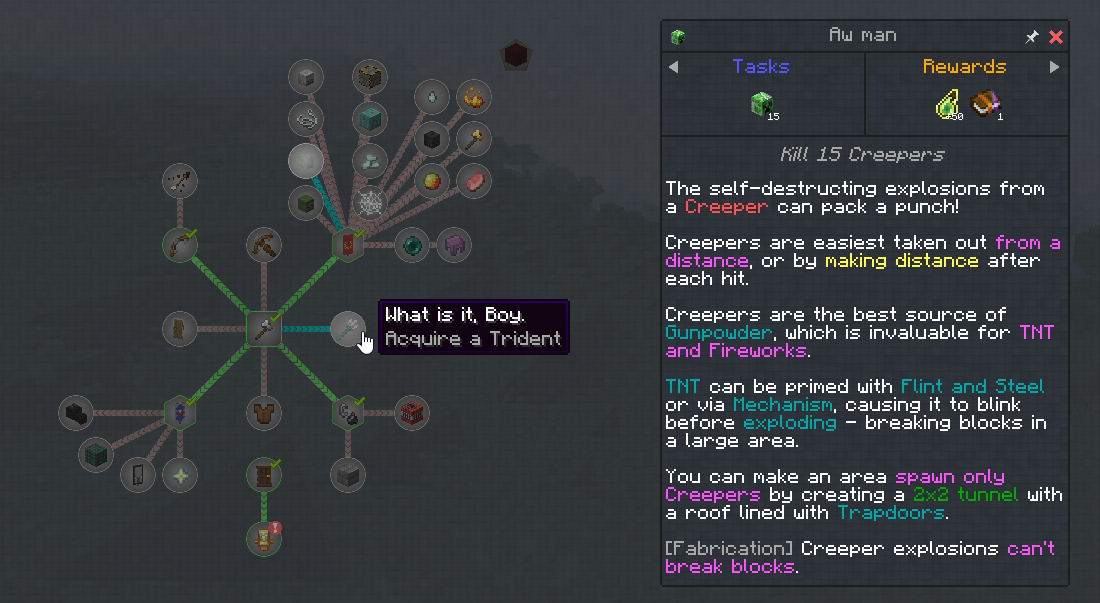Select the totem quest with red alert
The image size is (1100, 603).
264,538
